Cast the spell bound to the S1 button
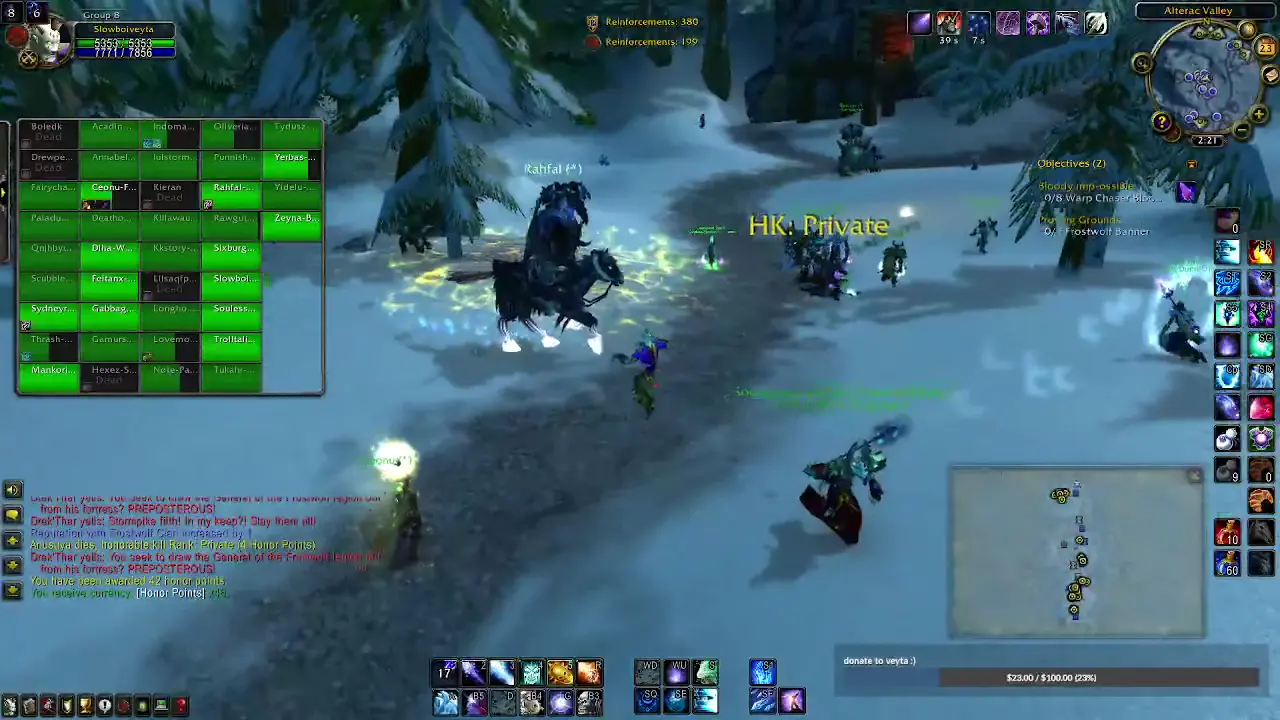 pyautogui.click(x=1229, y=282)
